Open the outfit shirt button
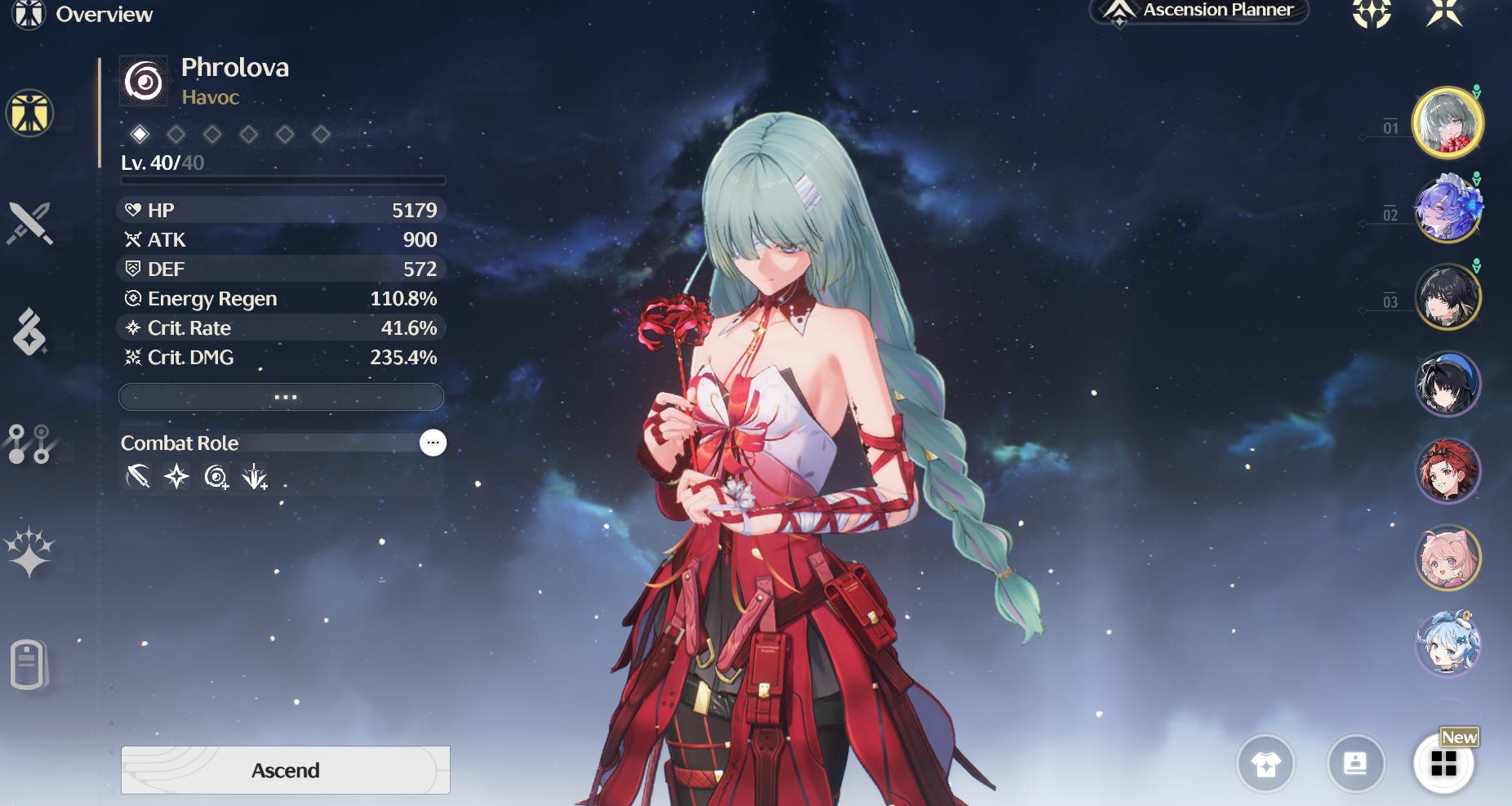Image resolution: width=1512 pixels, height=806 pixels. coord(1265,764)
